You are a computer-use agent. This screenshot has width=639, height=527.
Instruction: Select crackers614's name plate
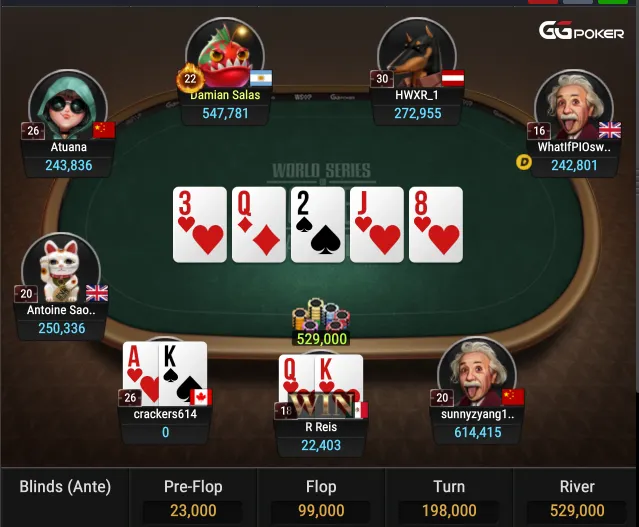pyautogui.click(x=165, y=423)
